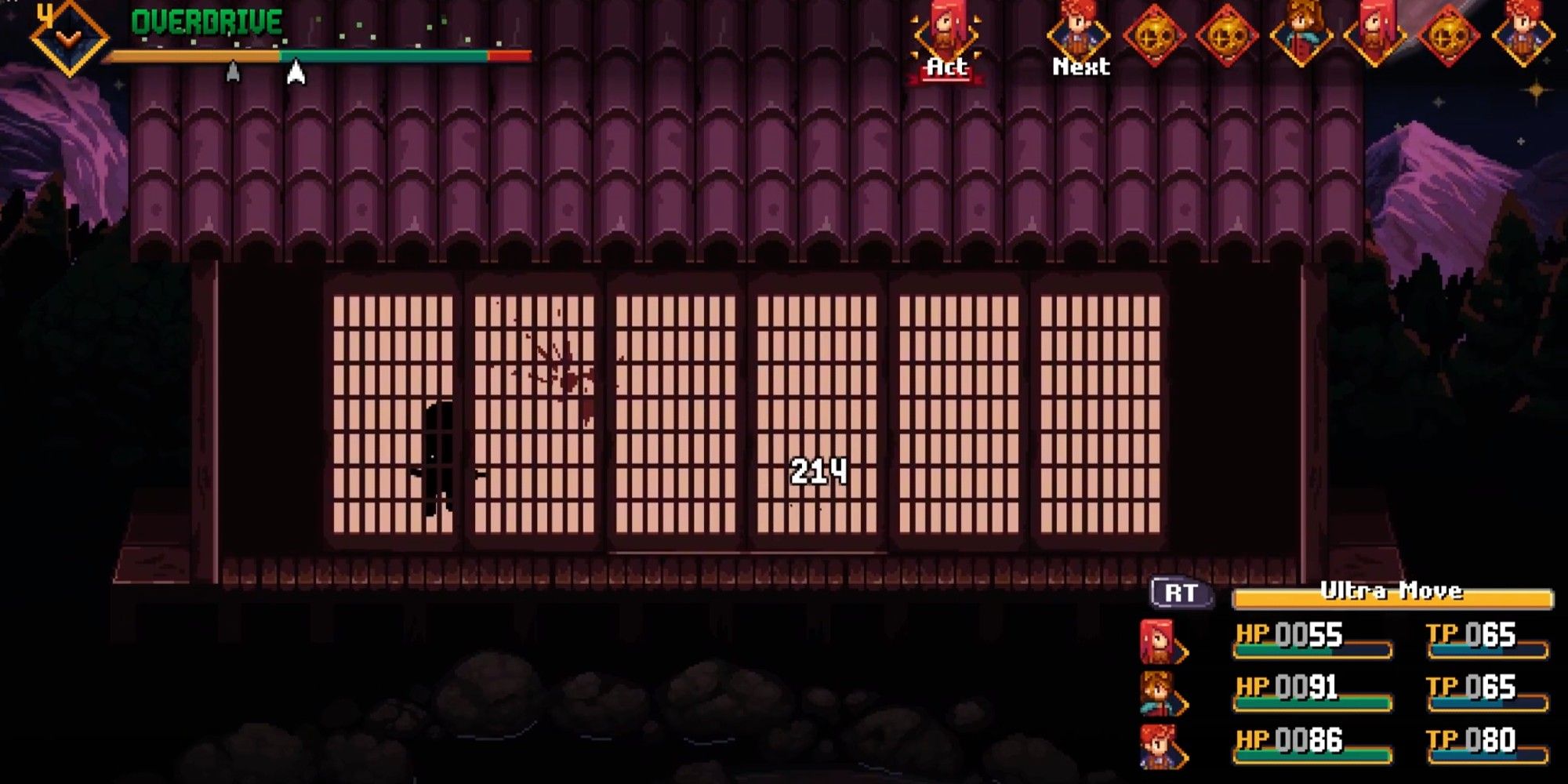Click the Overdrive gauge's white arrow marker

[x=296, y=71]
